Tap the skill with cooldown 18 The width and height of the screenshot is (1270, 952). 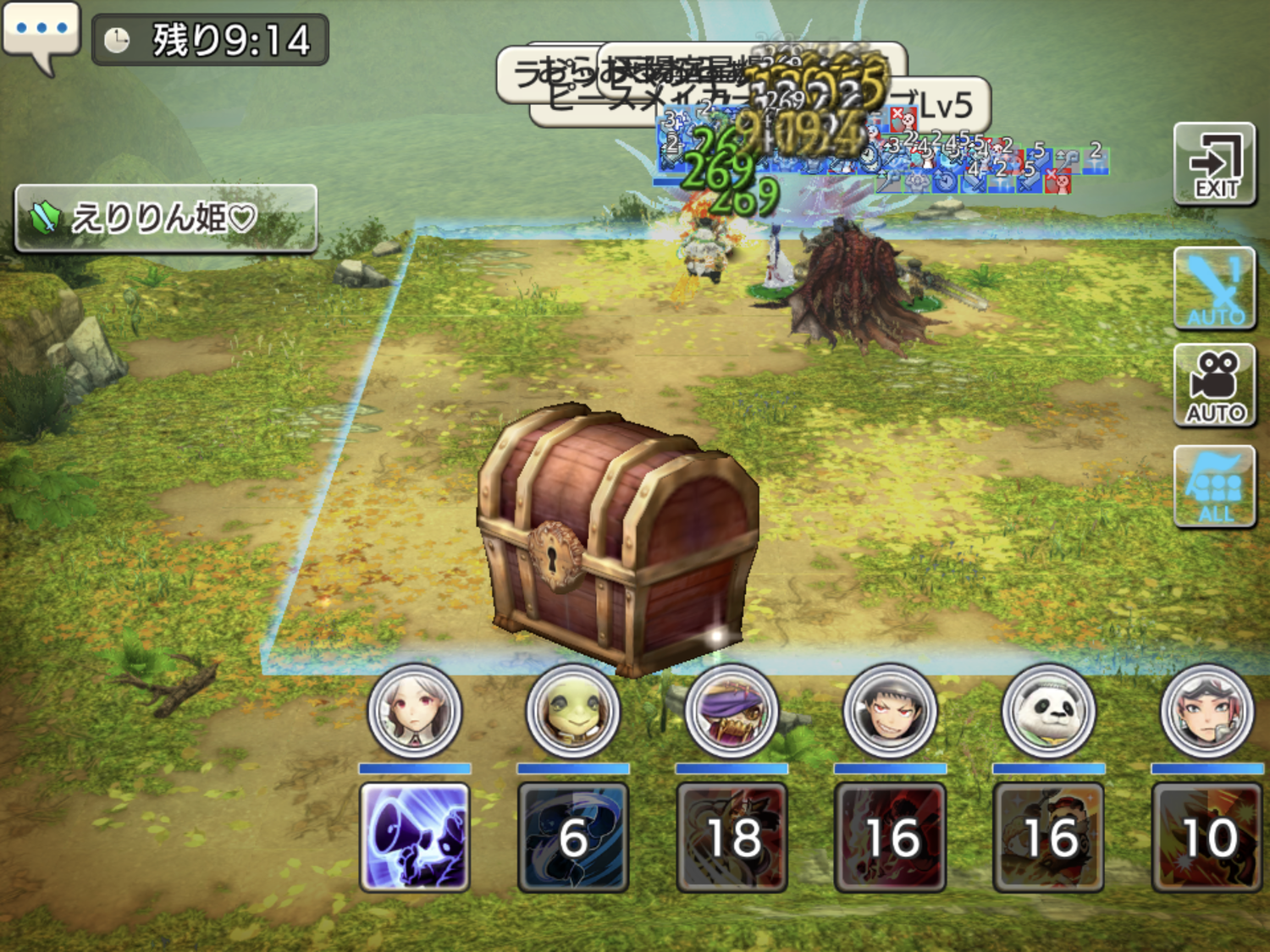(x=732, y=837)
